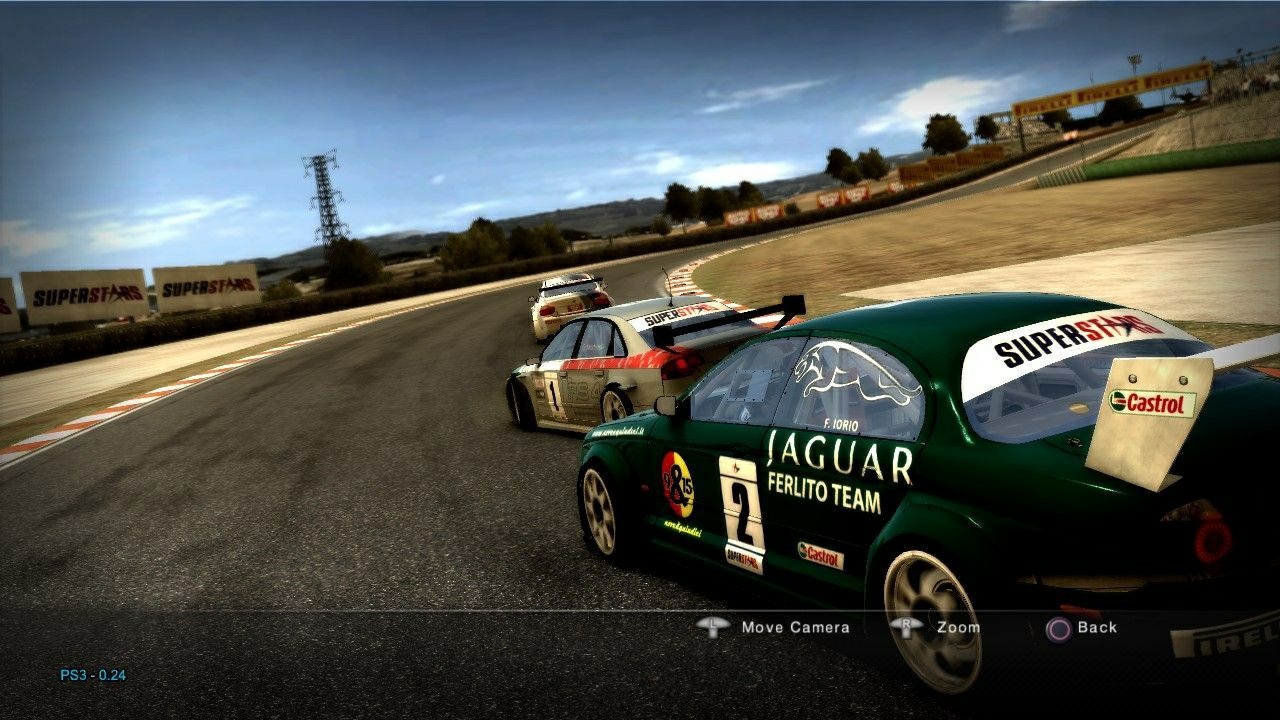The height and width of the screenshot is (720, 1280).
Task: Expand the FERLITO TEAM label
Action: click(x=824, y=490)
